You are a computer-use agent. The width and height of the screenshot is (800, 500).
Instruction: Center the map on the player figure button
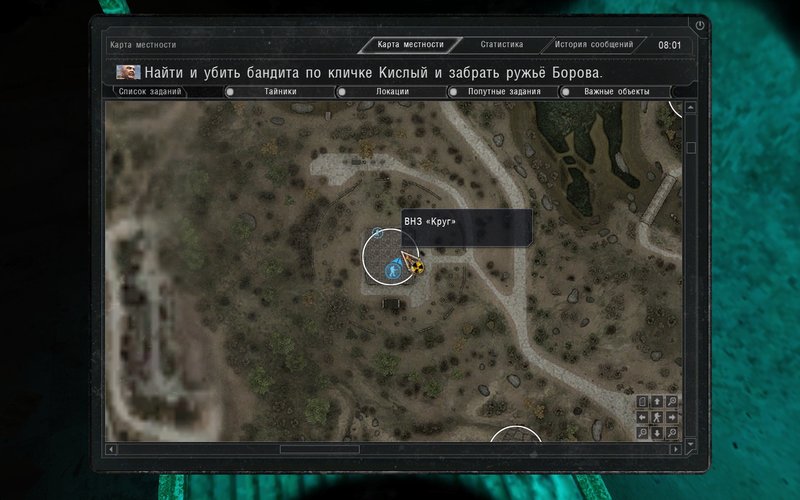pos(657,417)
